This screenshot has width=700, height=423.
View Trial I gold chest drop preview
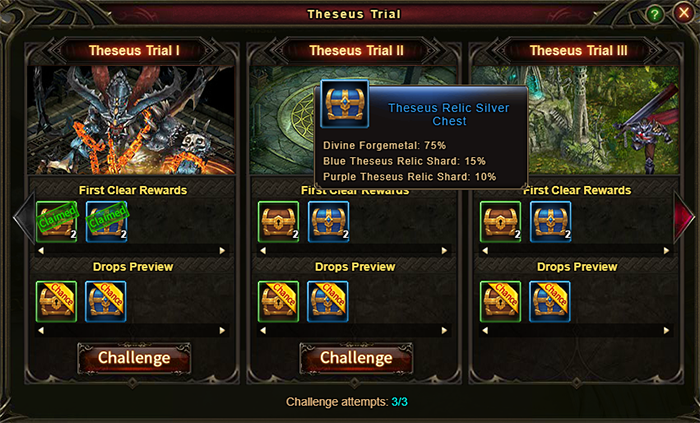pos(56,301)
